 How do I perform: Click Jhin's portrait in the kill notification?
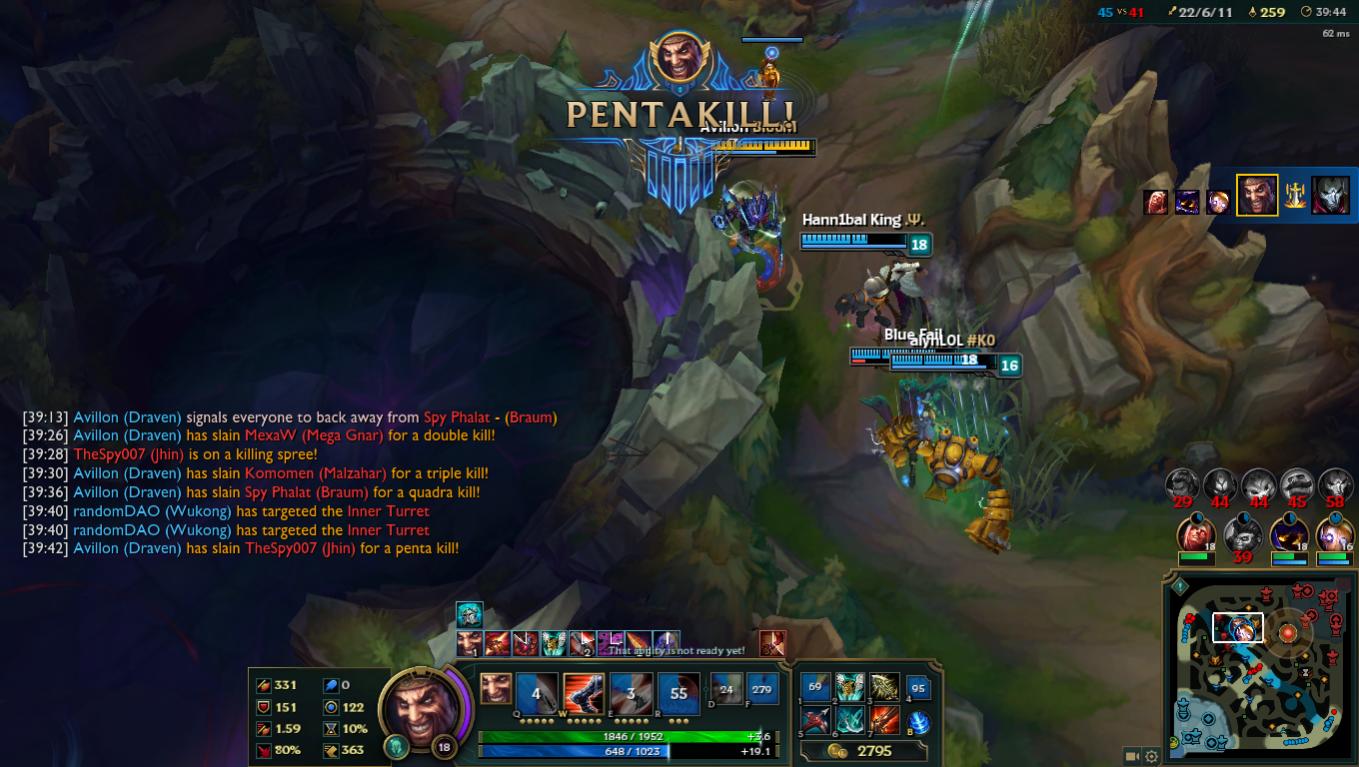tap(1330, 195)
